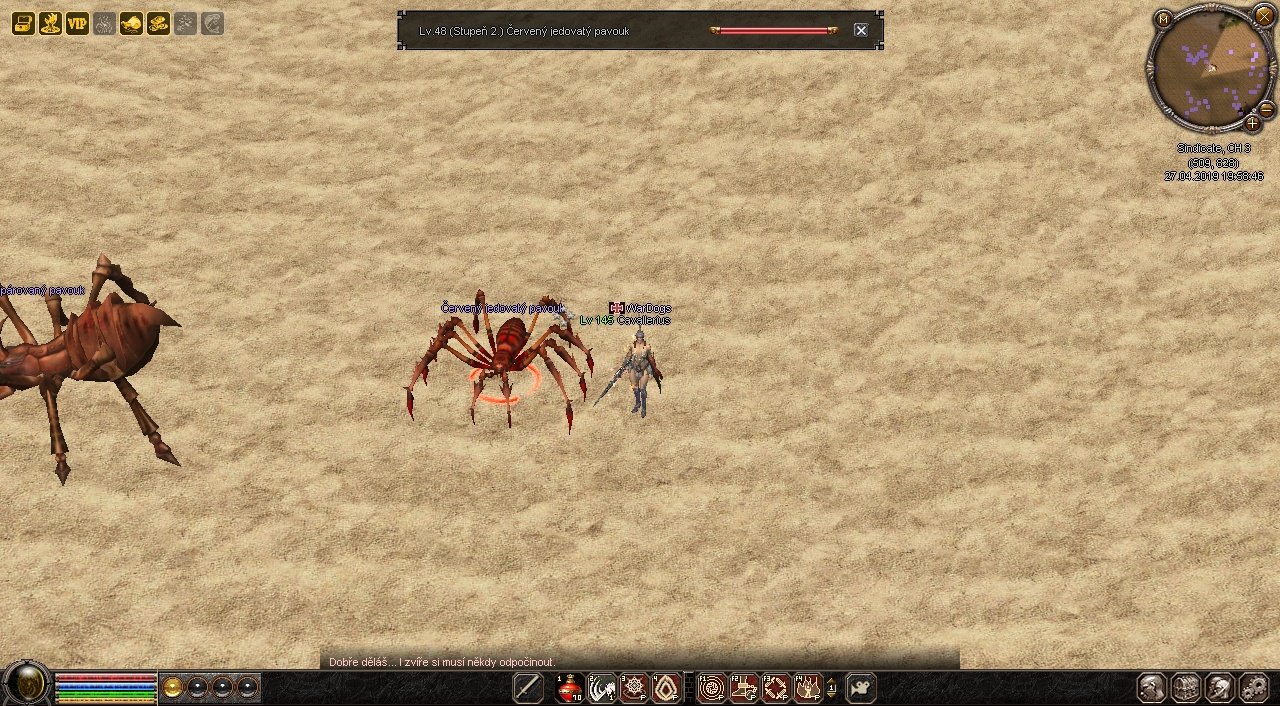Activate the flame skill in slot F4

pos(808,688)
